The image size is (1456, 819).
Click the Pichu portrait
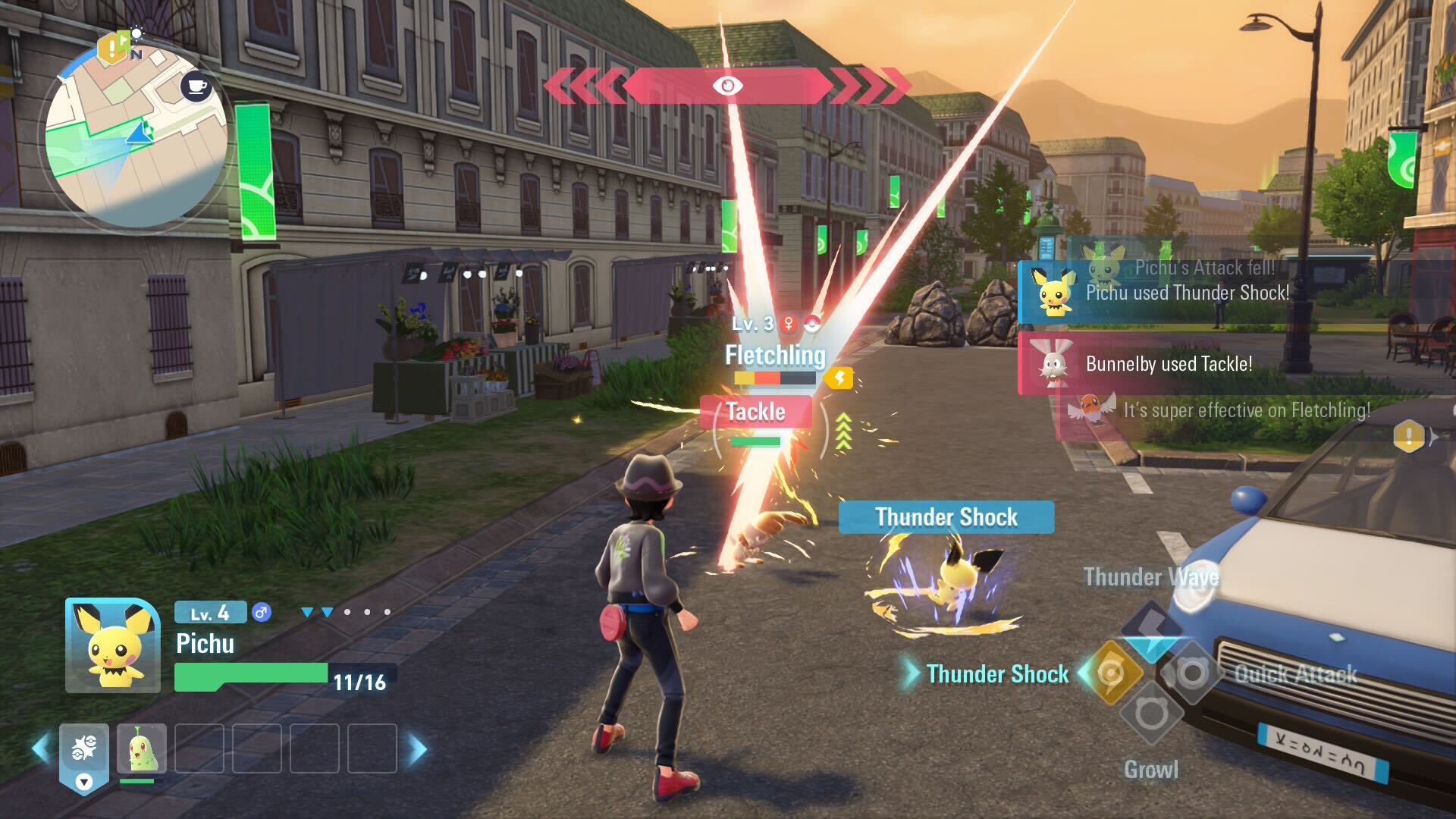[113, 645]
